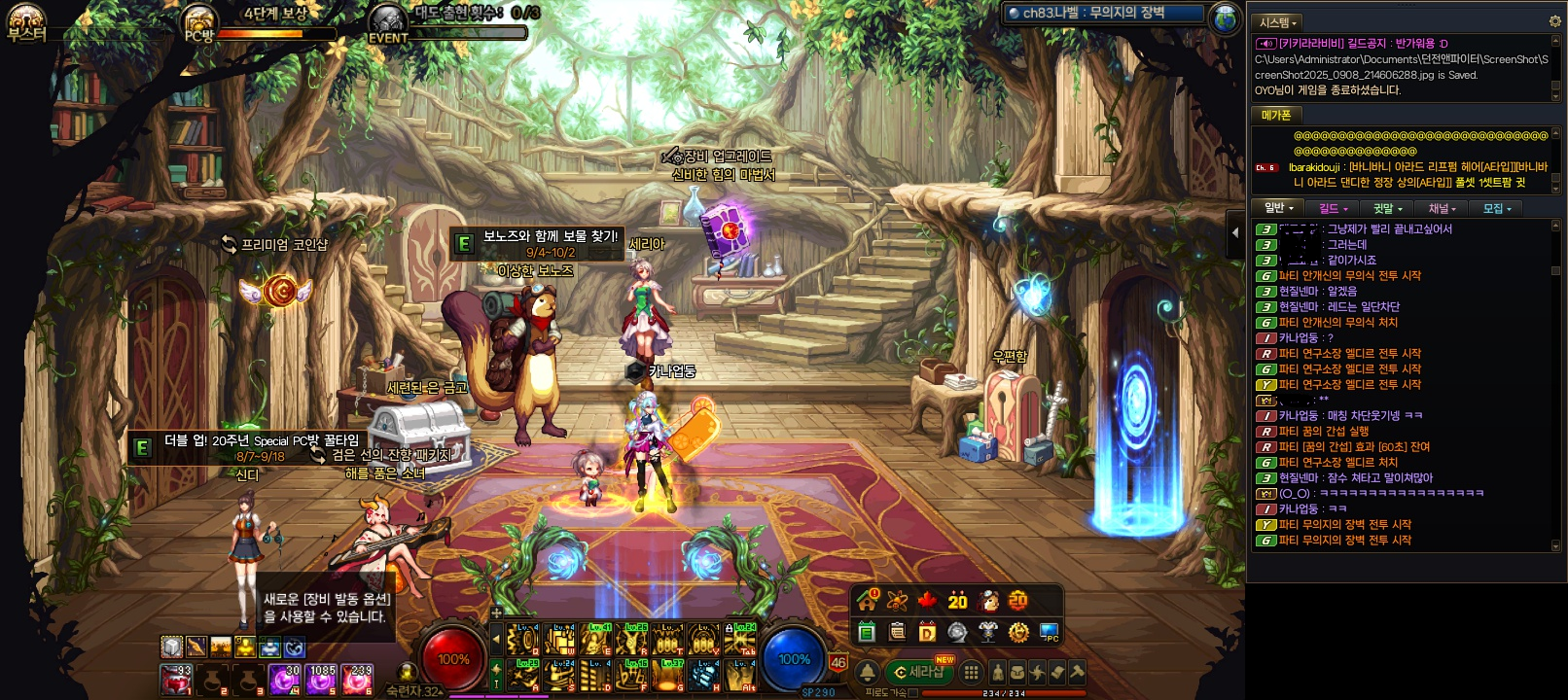Select the 메가폰 megaphone tab
This screenshot has width=1568, height=700.
click(x=1275, y=115)
